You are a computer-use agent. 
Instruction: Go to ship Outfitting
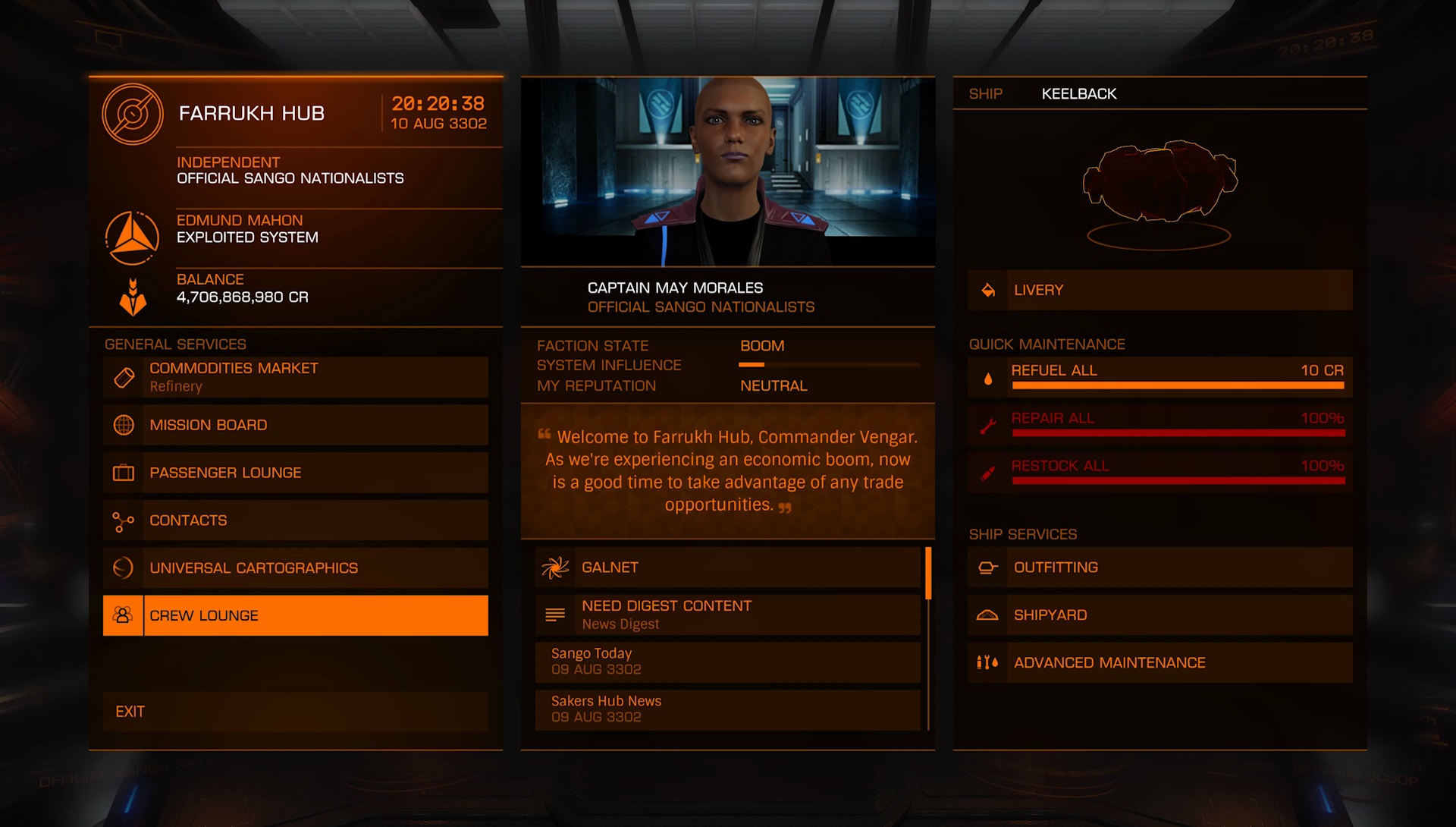pos(1160,568)
